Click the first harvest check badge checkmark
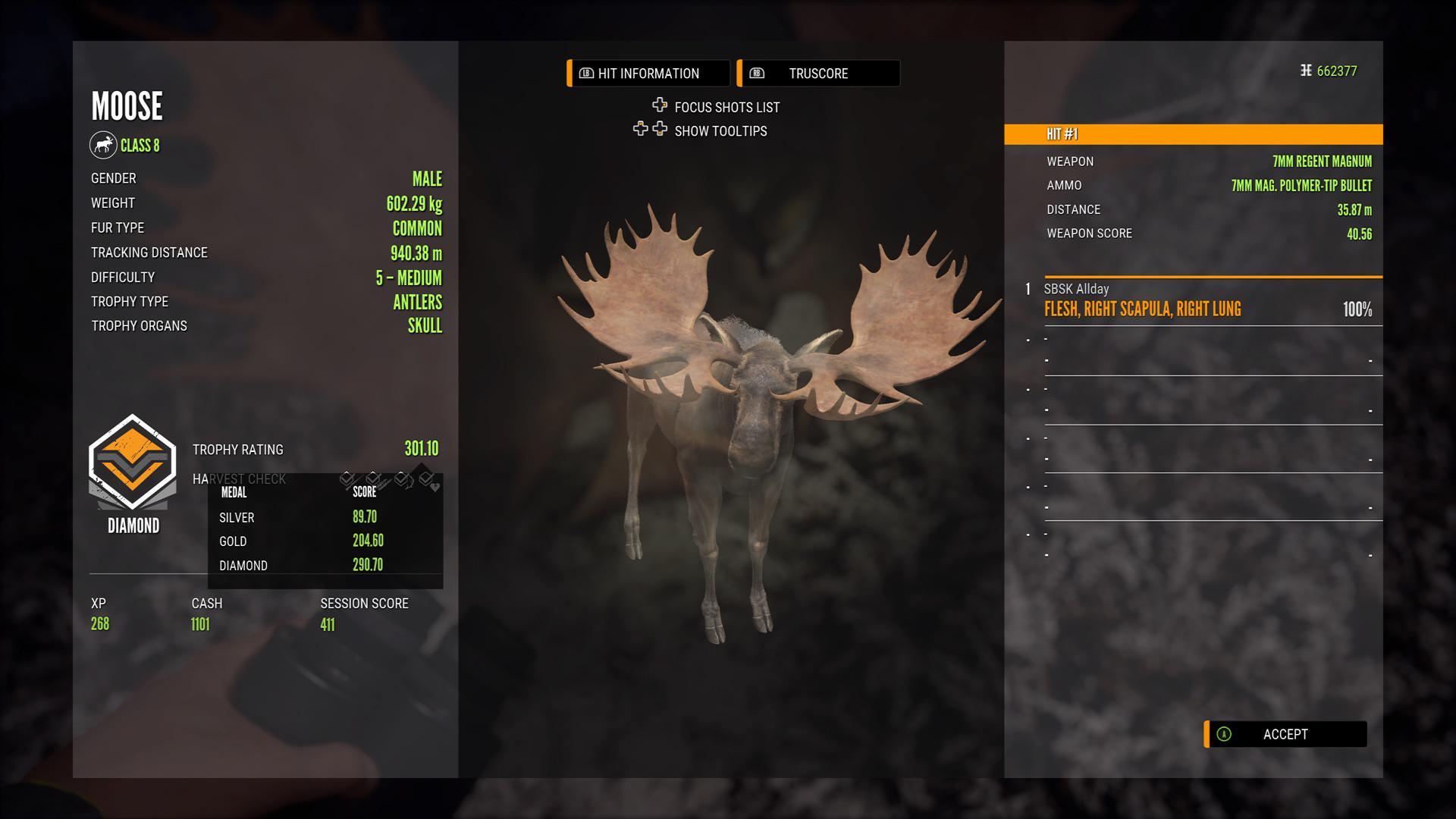This screenshot has height=819, width=1456. (347, 479)
